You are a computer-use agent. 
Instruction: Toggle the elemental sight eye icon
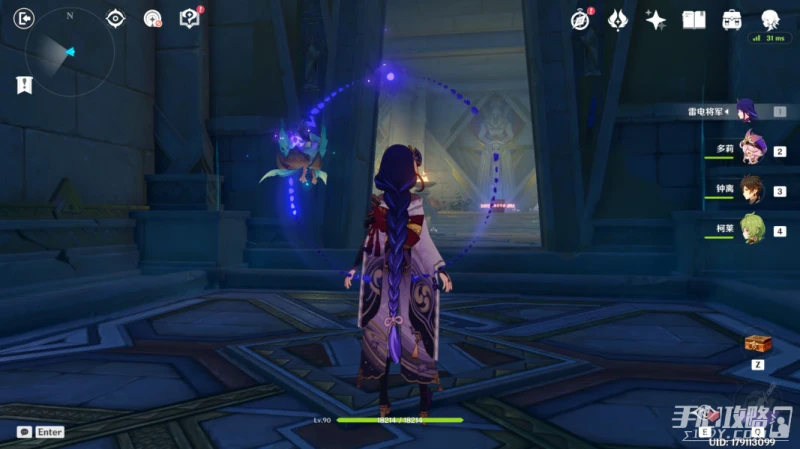(x=116, y=18)
